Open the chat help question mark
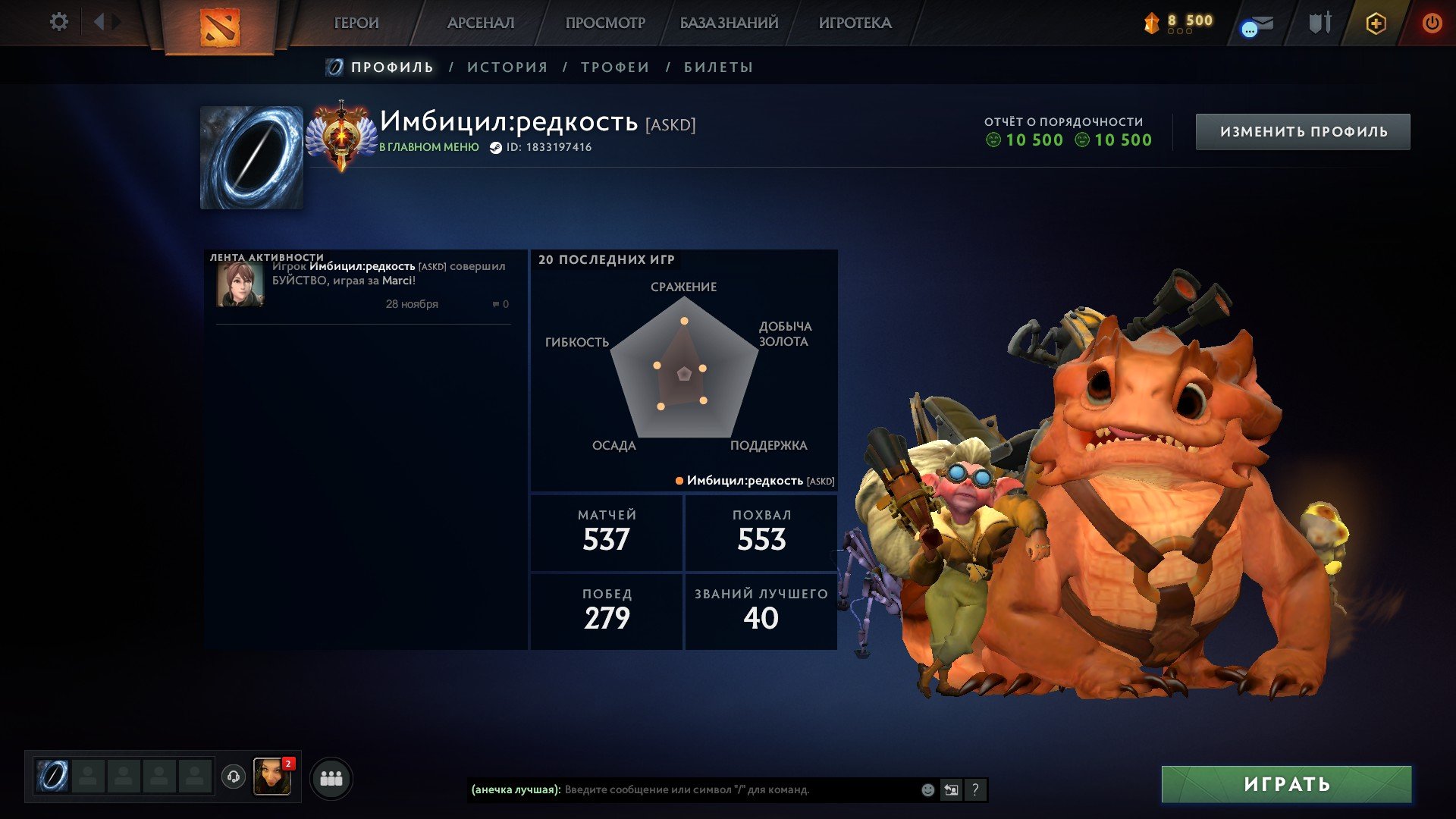Viewport: 1456px width, 819px height. (976, 789)
